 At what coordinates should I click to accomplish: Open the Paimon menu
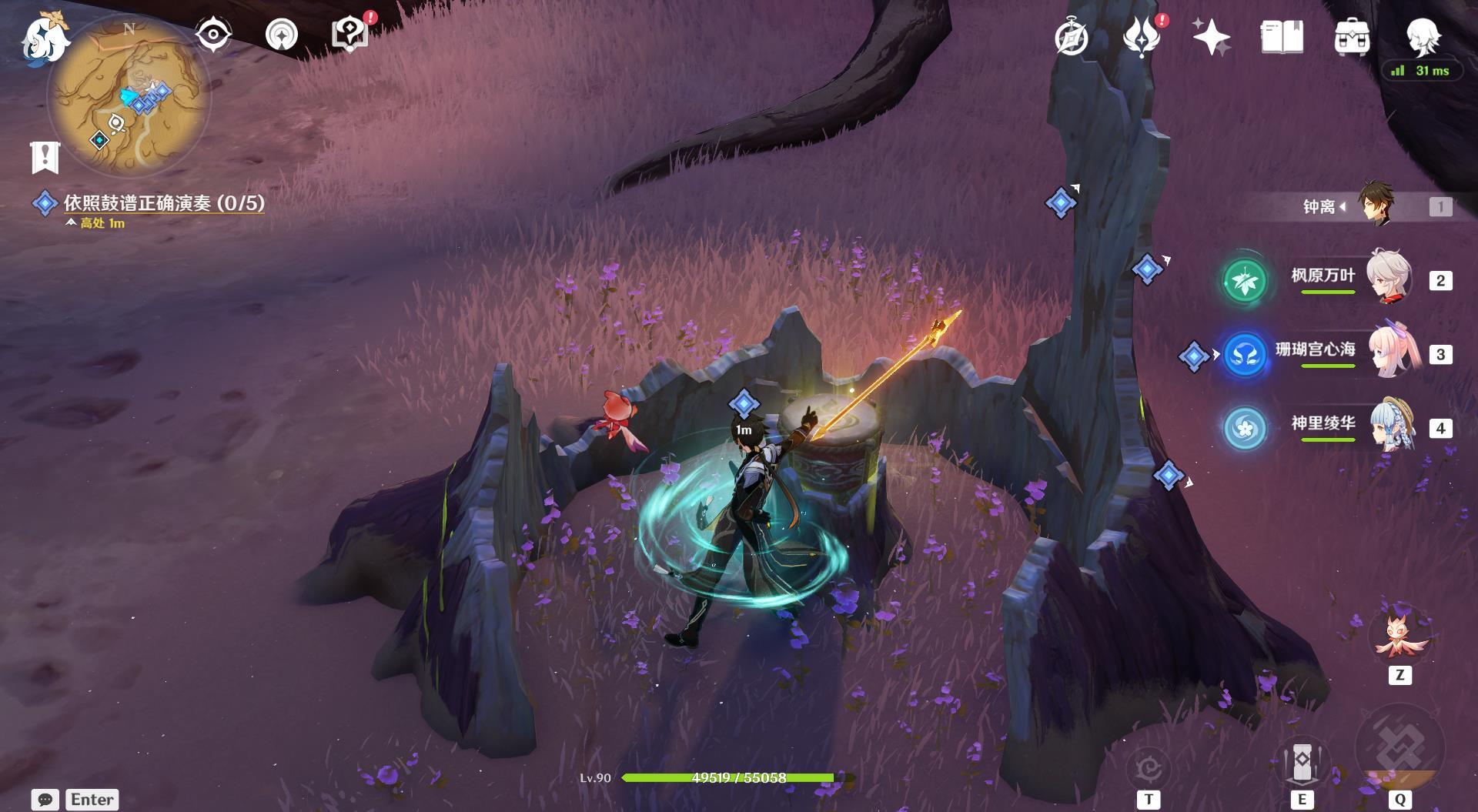click(44, 38)
